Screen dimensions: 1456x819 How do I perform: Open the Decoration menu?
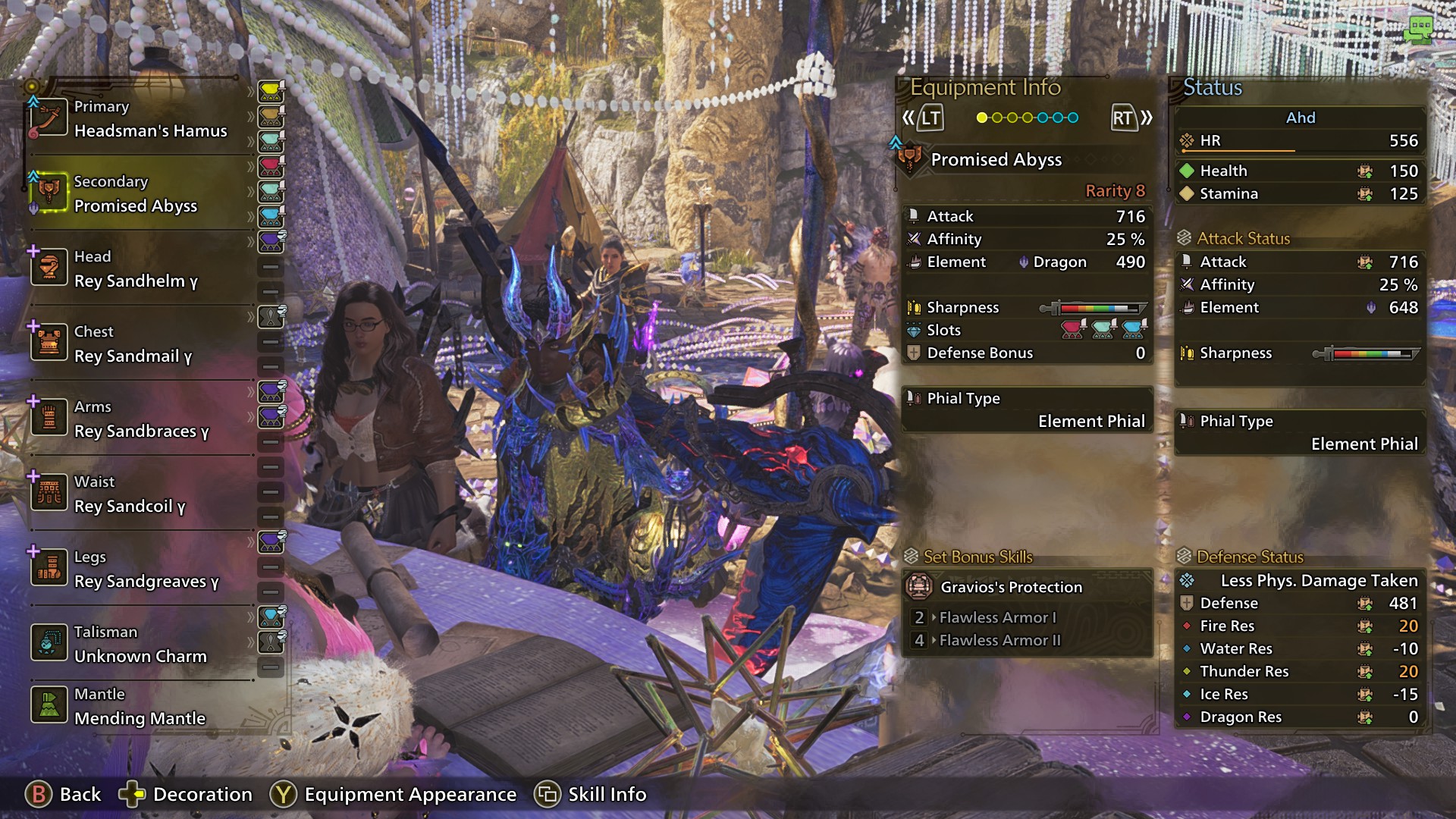(187, 794)
